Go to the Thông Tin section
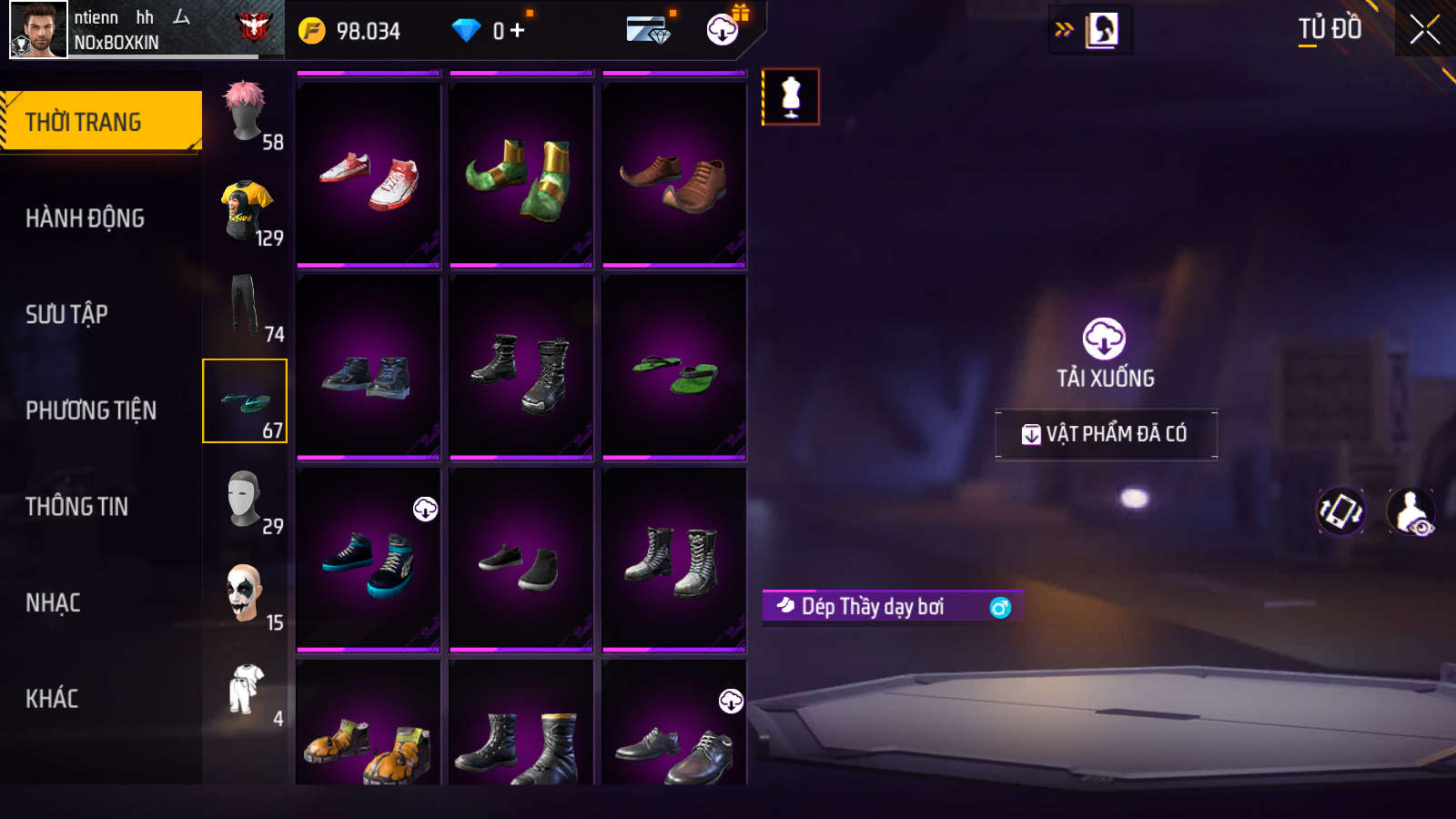 pyautogui.click(x=76, y=507)
